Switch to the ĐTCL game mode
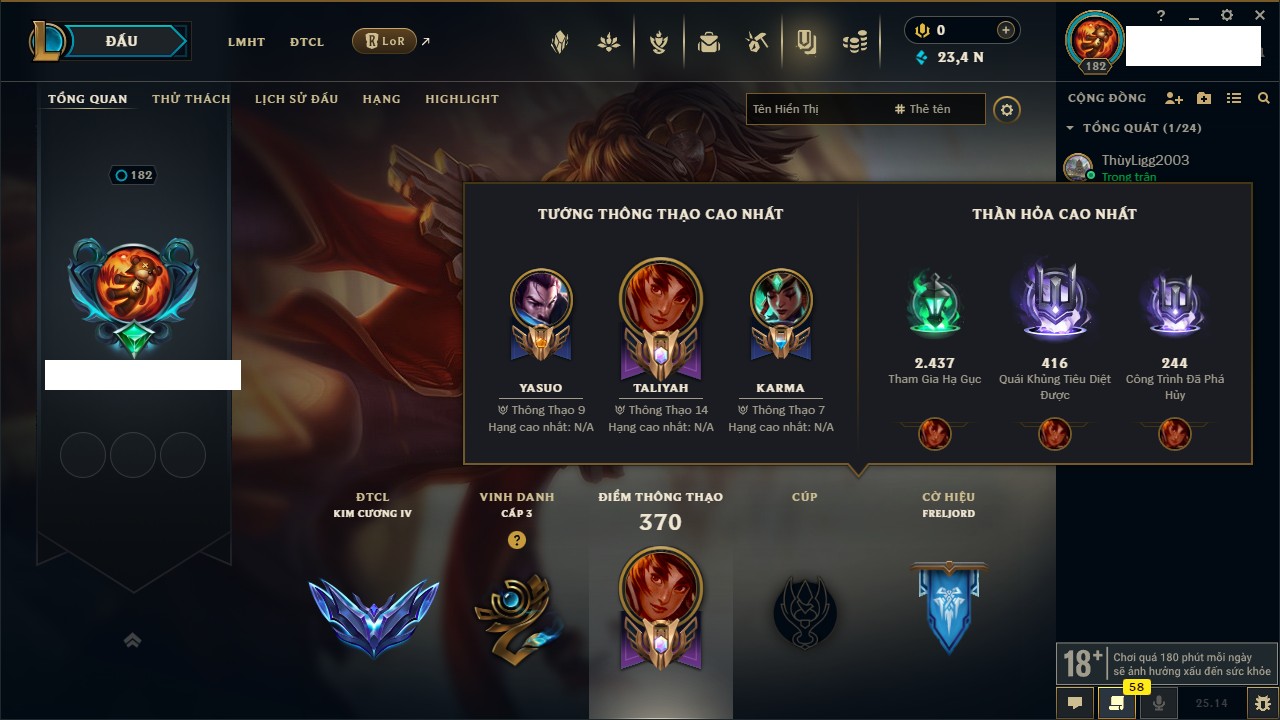1280x720 pixels. pos(307,42)
